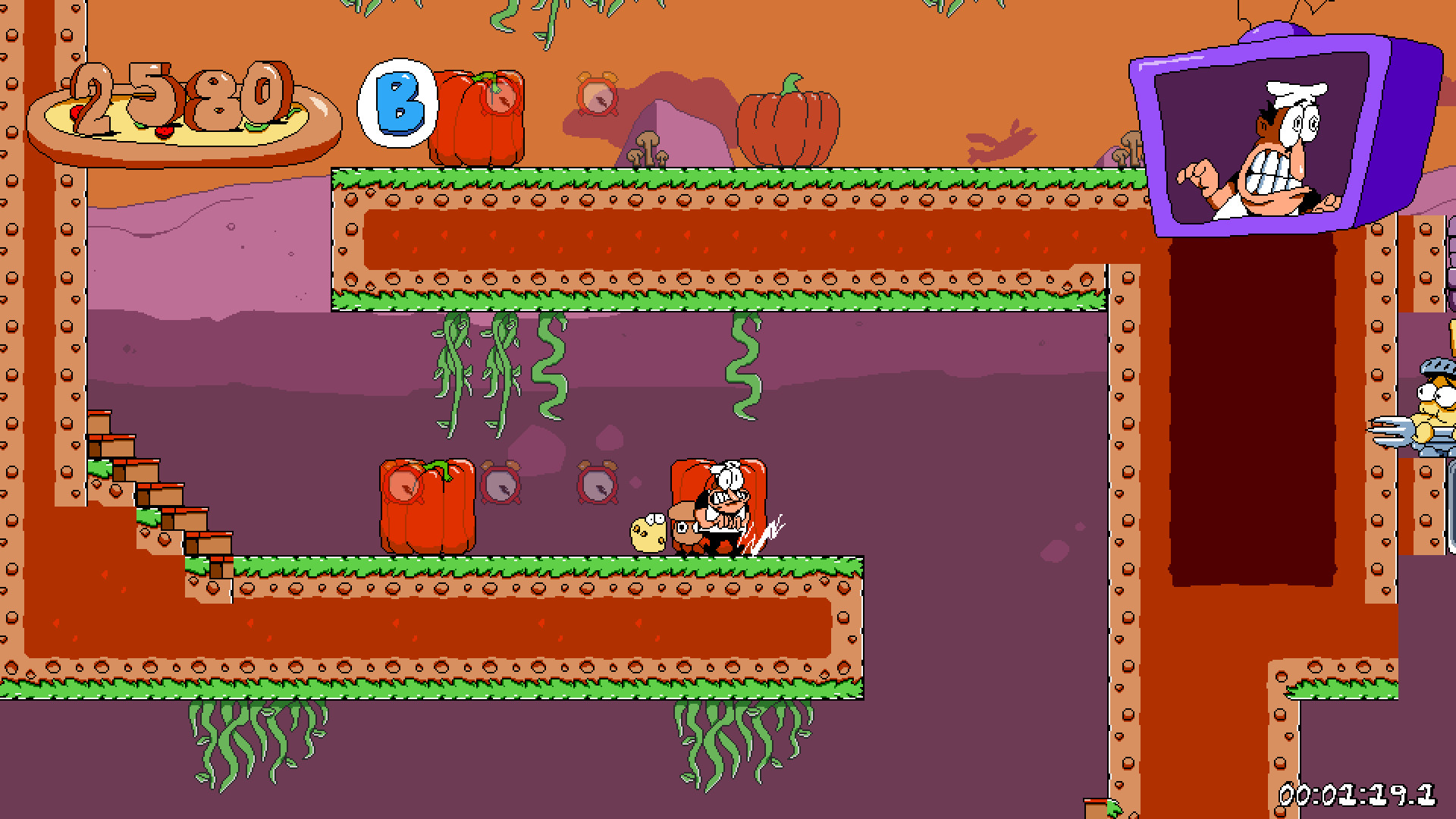Viewport: 1456px width, 819px height.
Task: Click the blue B rank icon
Action: [x=397, y=102]
